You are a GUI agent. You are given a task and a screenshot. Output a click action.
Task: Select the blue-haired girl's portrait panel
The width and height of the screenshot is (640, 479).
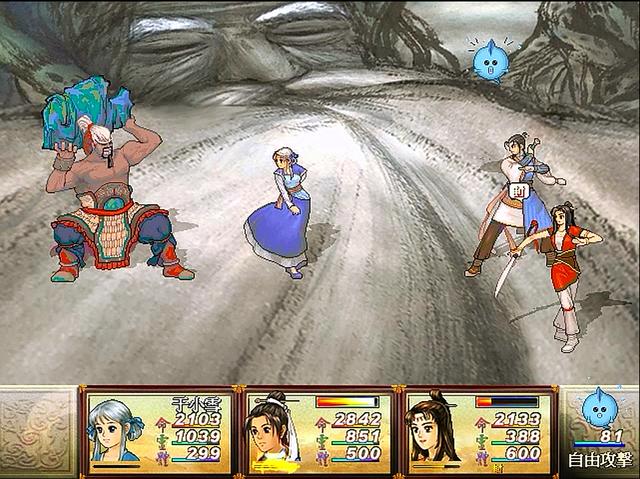click(156, 431)
